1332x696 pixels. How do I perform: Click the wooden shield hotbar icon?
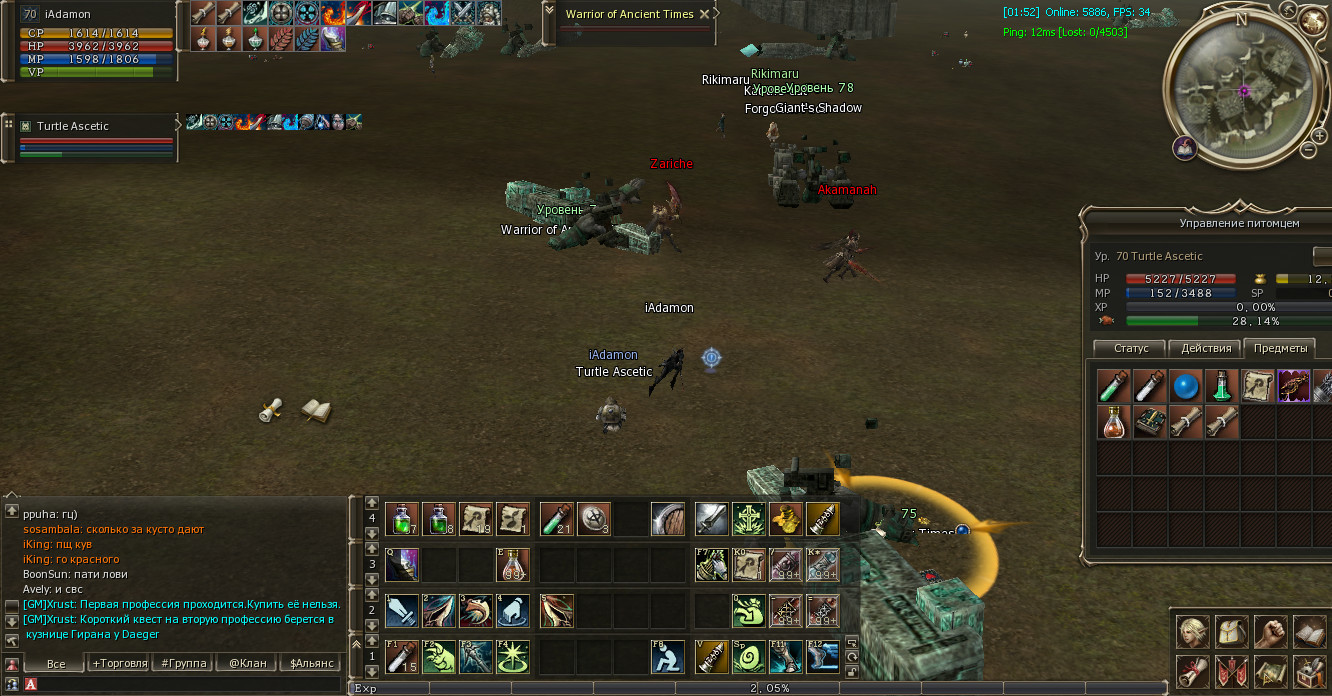point(668,519)
